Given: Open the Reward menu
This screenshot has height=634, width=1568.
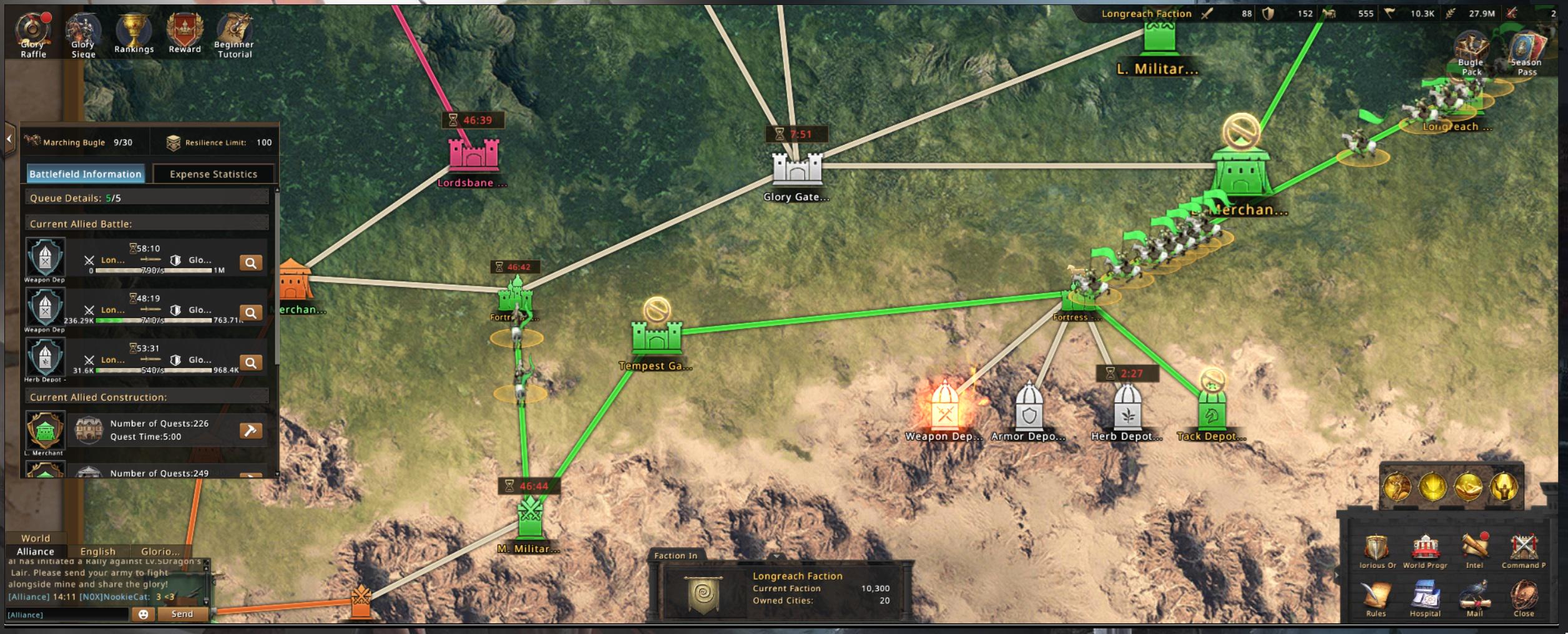Looking at the screenshot, I should 185,34.
